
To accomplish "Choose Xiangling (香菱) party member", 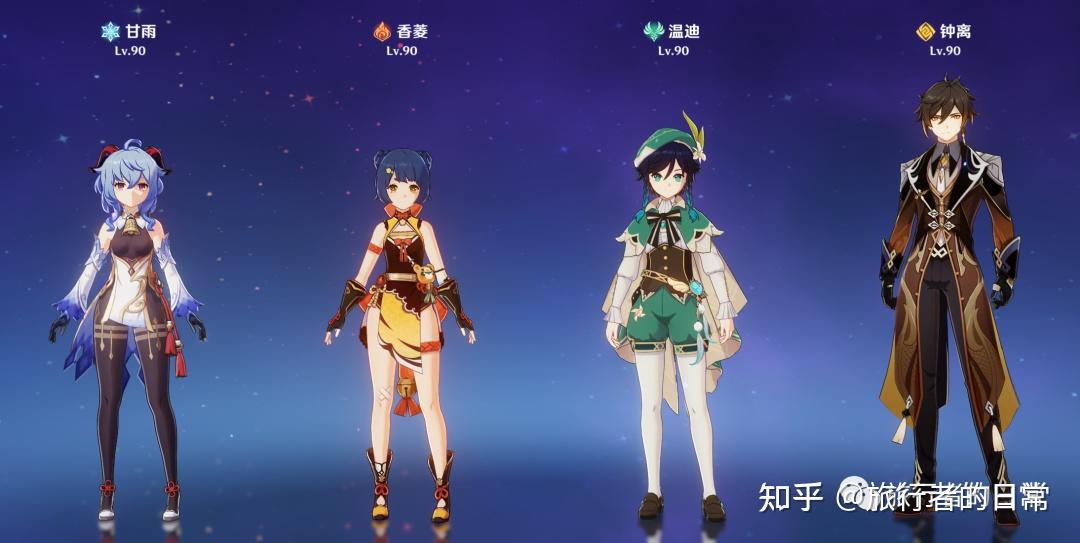I will (x=402, y=320).
